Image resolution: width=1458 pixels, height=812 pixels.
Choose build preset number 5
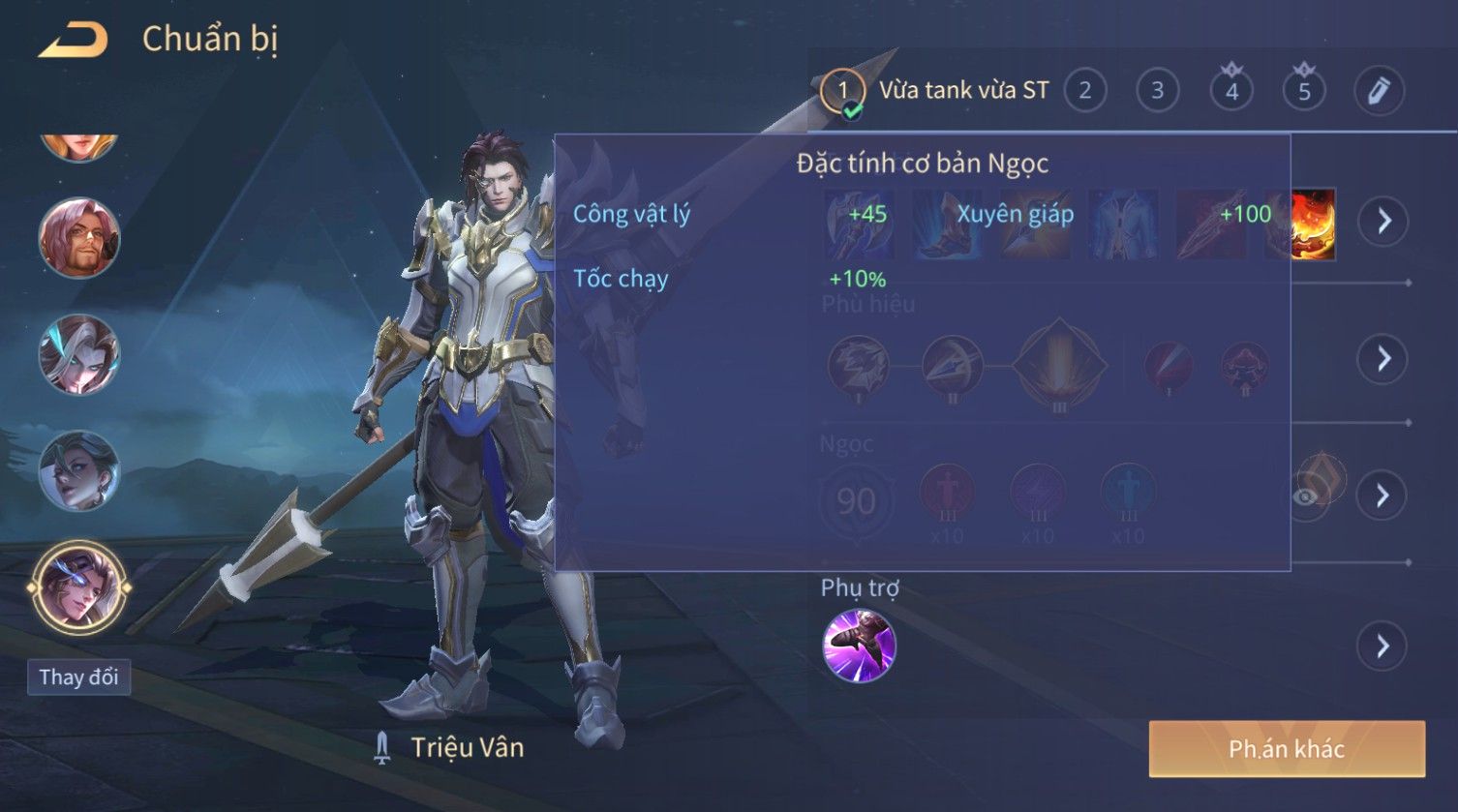pyautogui.click(x=1304, y=91)
